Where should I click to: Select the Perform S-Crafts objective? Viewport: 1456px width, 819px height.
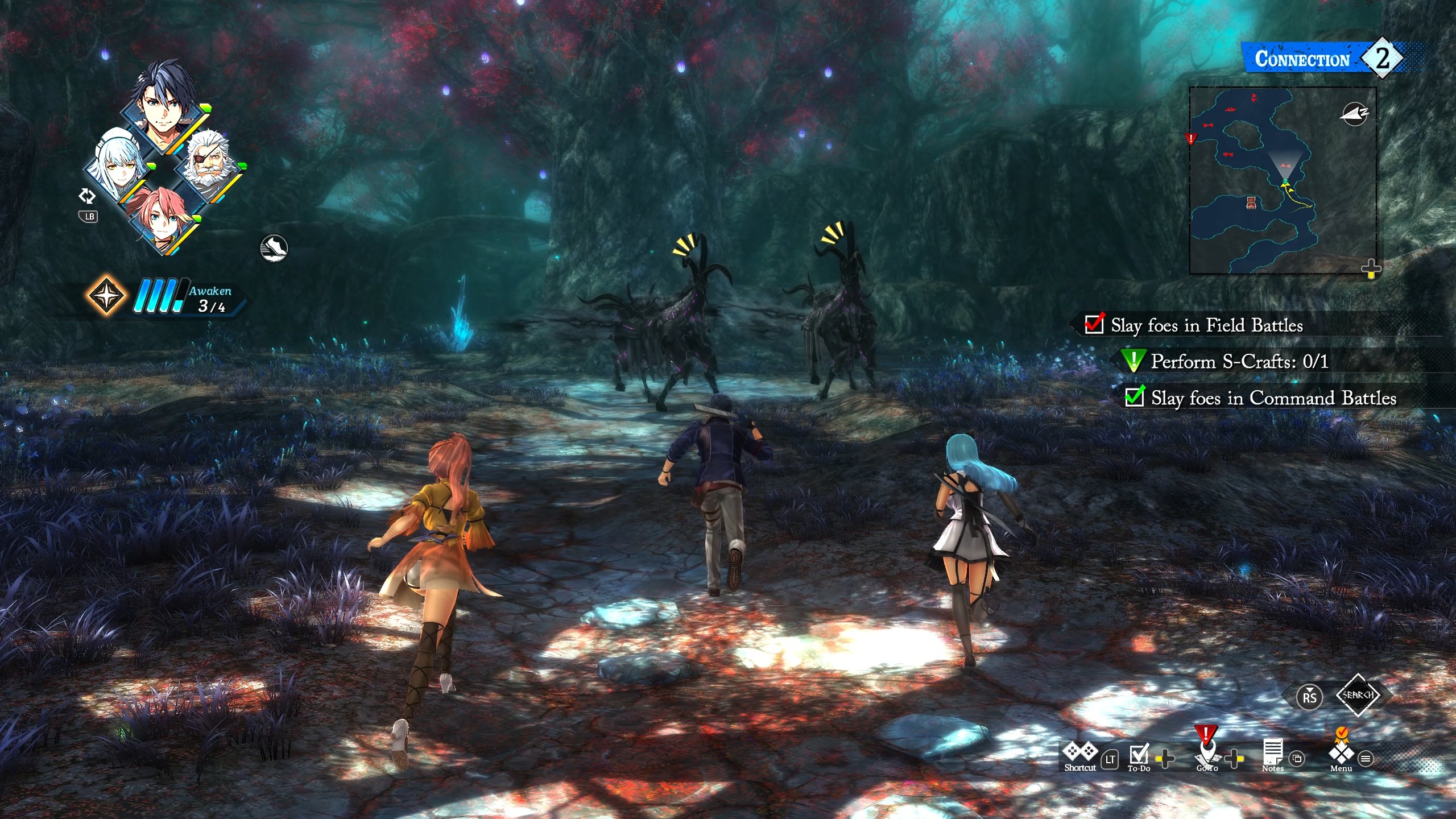(1239, 362)
